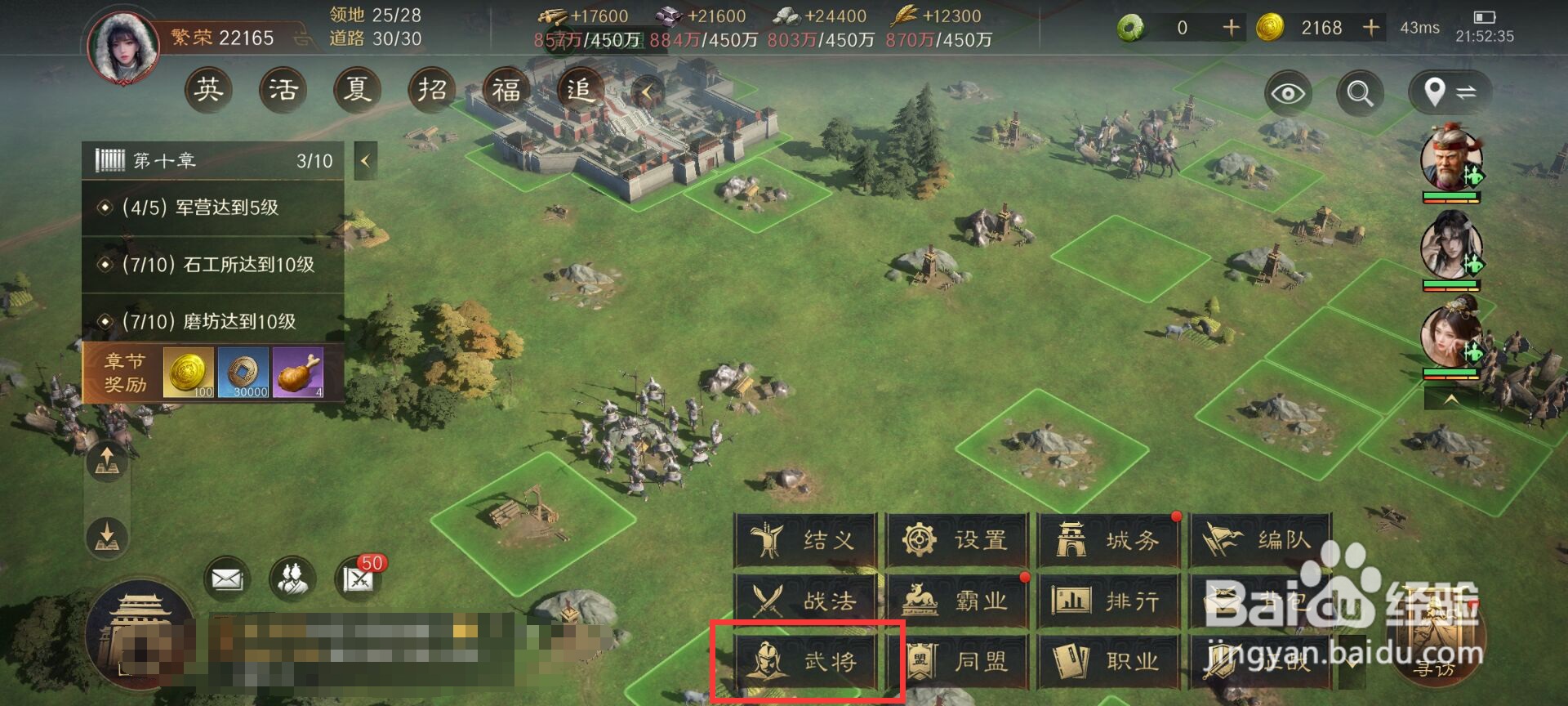Open the 战法 tactics panel
The width and height of the screenshot is (1568, 706).
point(808,601)
